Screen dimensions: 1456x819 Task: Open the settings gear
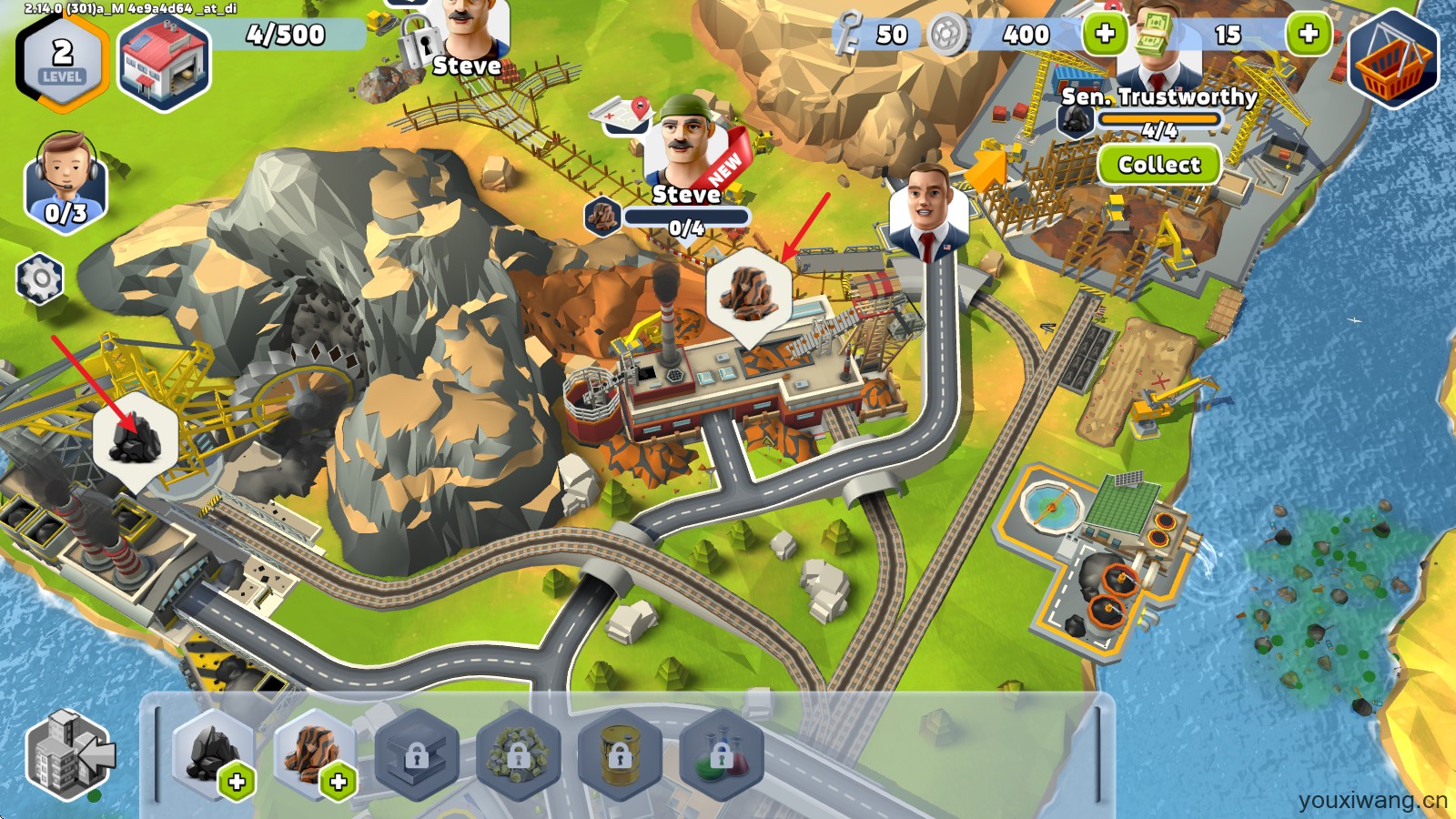(x=40, y=278)
